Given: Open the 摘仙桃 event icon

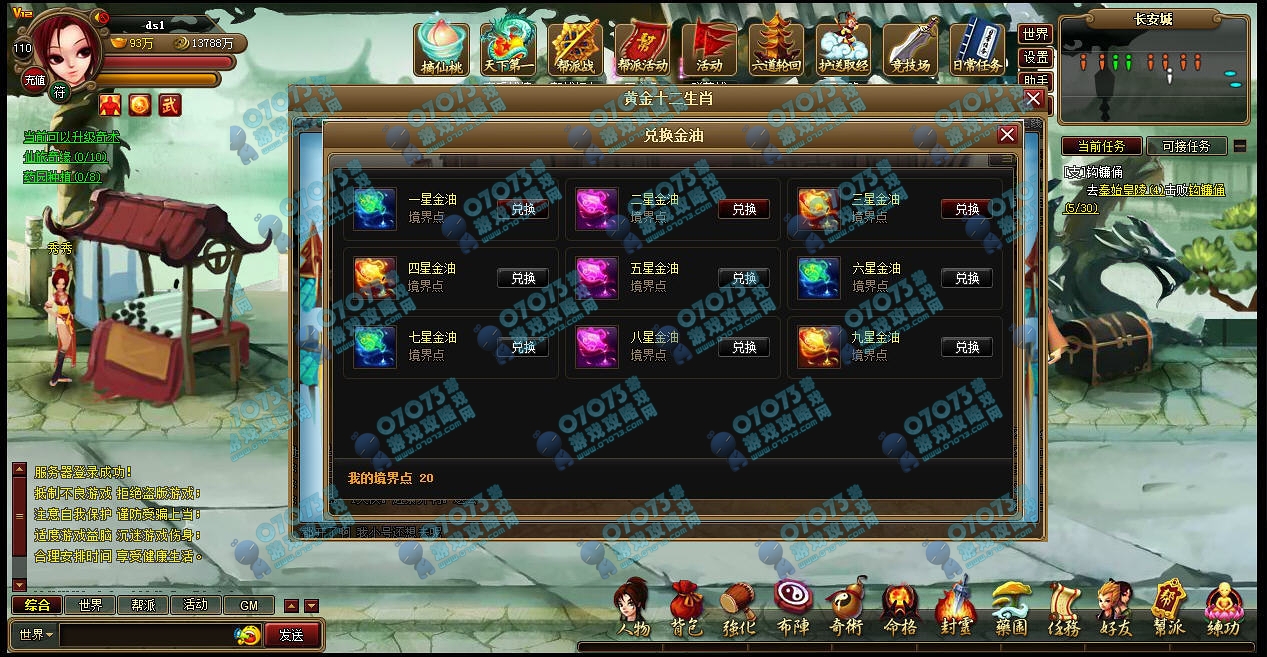Looking at the screenshot, I should pyautogui.click(x=441, y=46).
